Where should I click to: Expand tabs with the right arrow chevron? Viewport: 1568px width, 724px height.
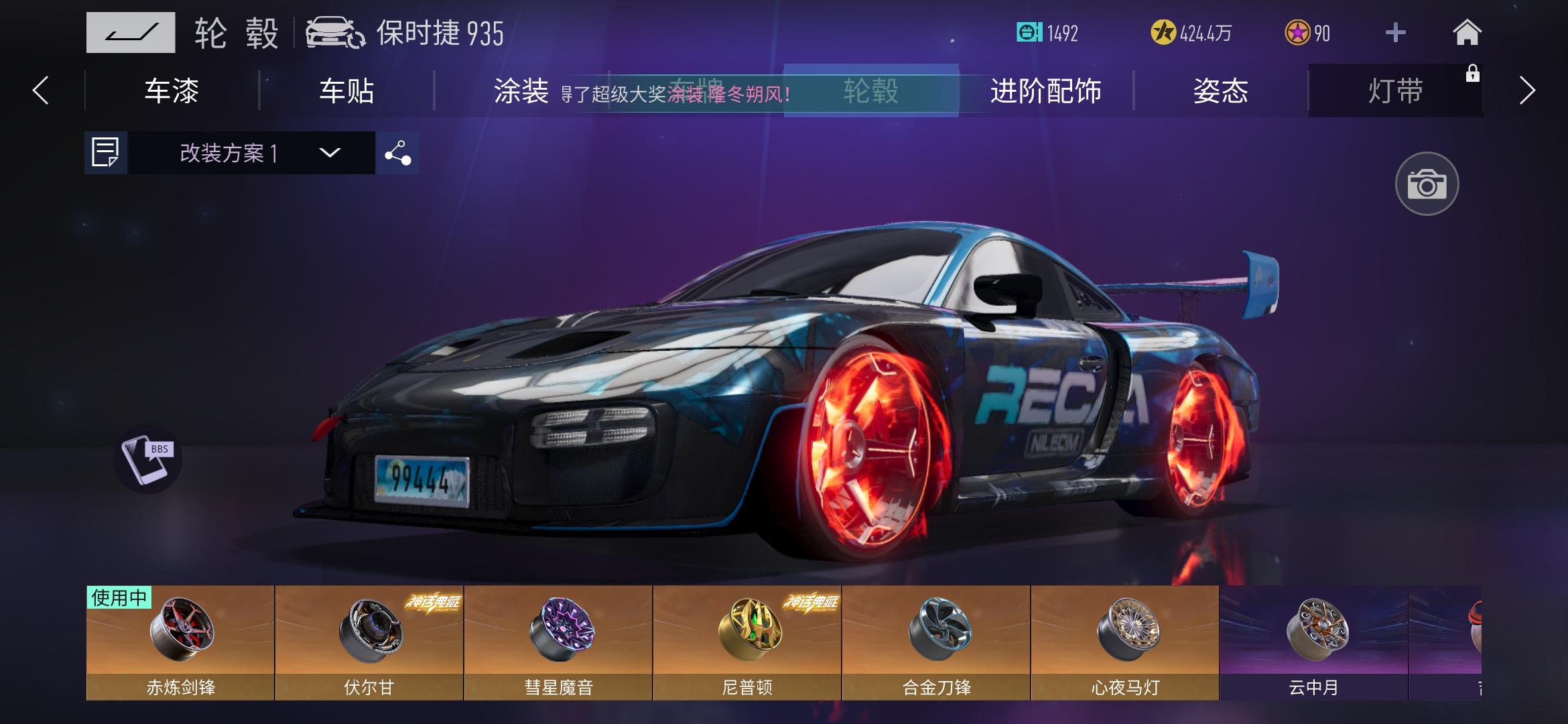point(1526,91)
